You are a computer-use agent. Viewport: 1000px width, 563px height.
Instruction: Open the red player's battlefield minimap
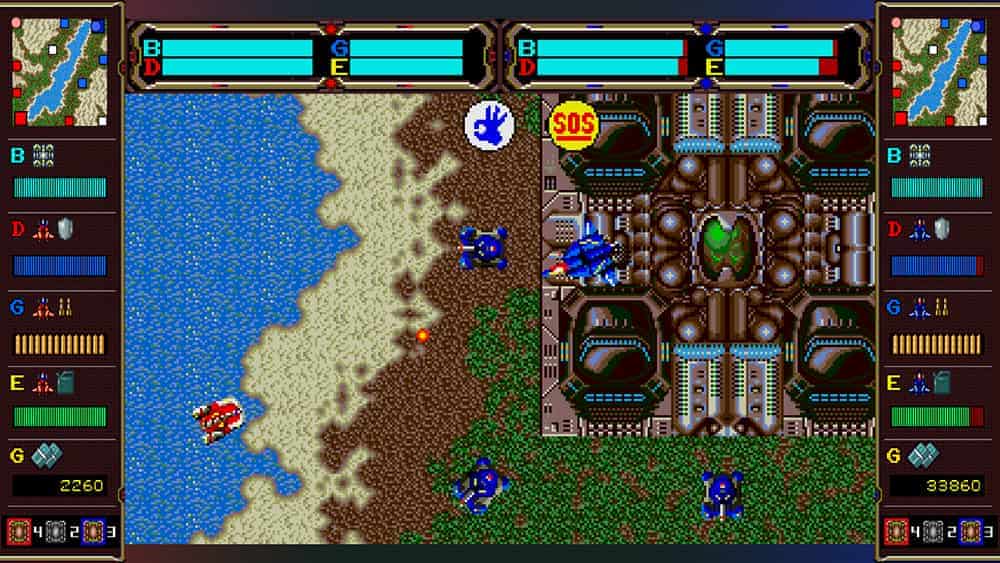click(60, 71)
